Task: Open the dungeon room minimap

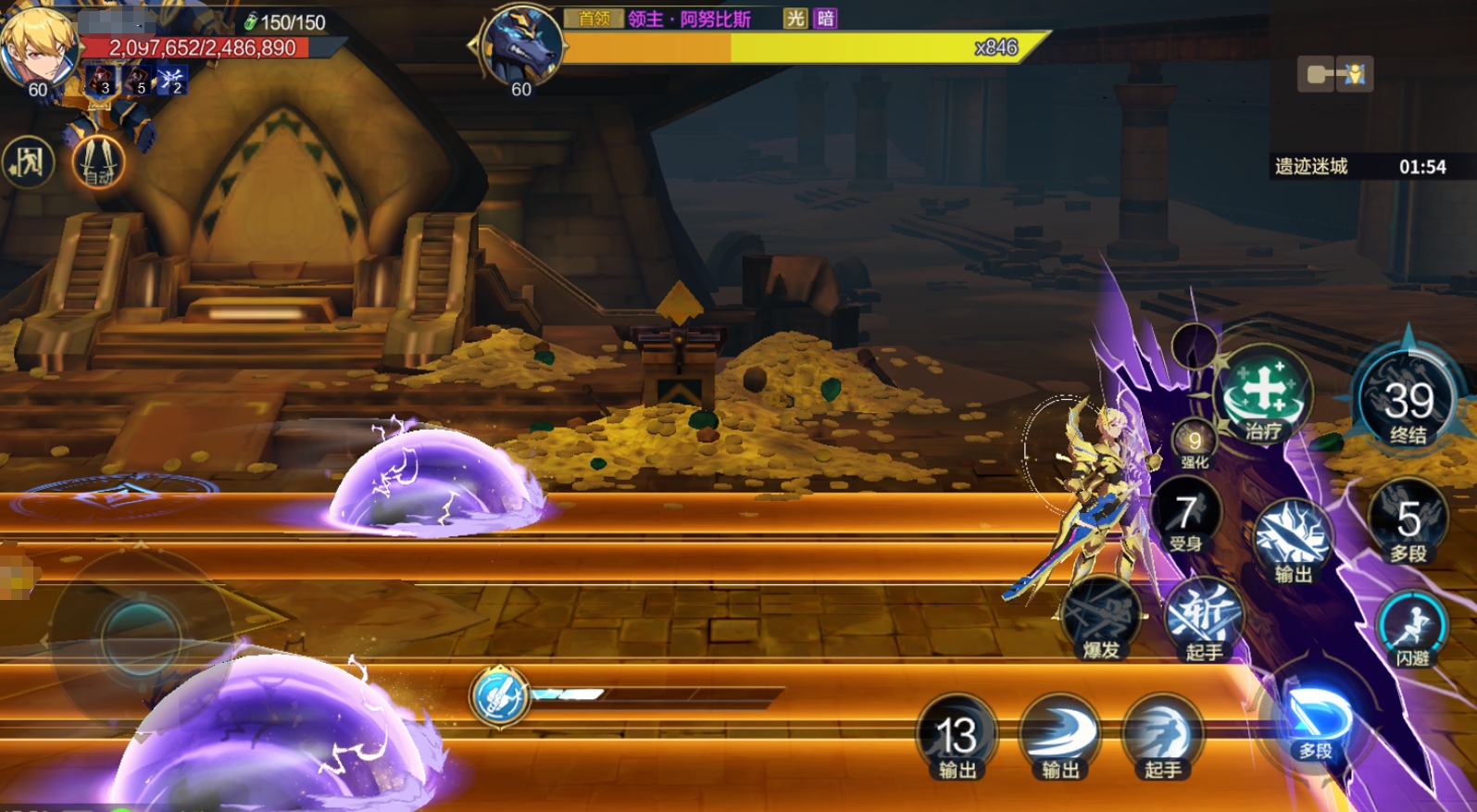Action: tap(1334, 74)
